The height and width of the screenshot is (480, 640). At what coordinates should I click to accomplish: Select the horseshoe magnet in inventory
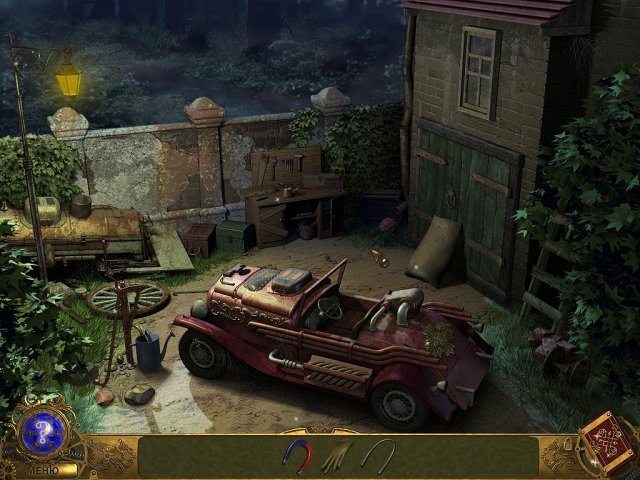[298, 455]
